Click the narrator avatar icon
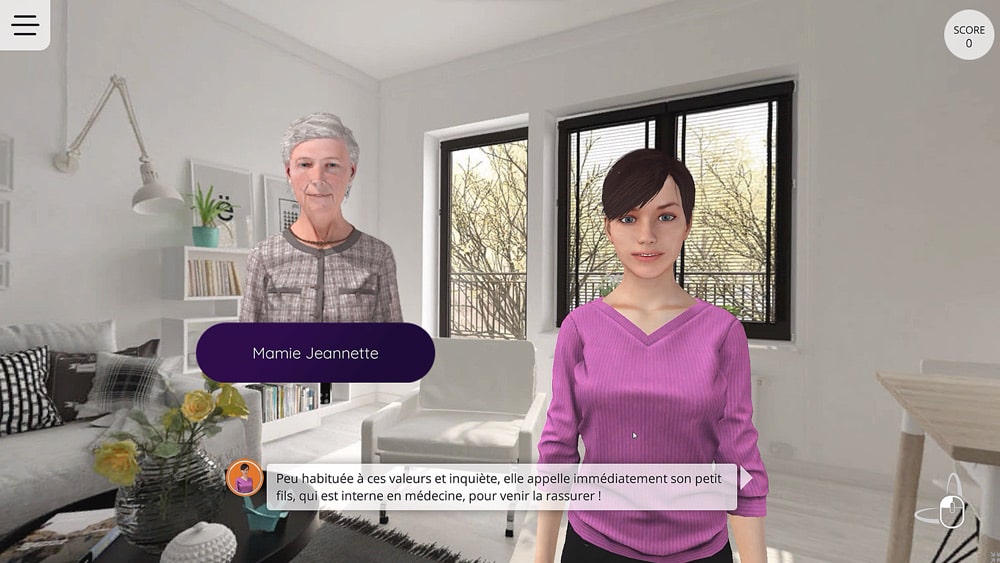The image size is (1000, 563). click(245, 478)
